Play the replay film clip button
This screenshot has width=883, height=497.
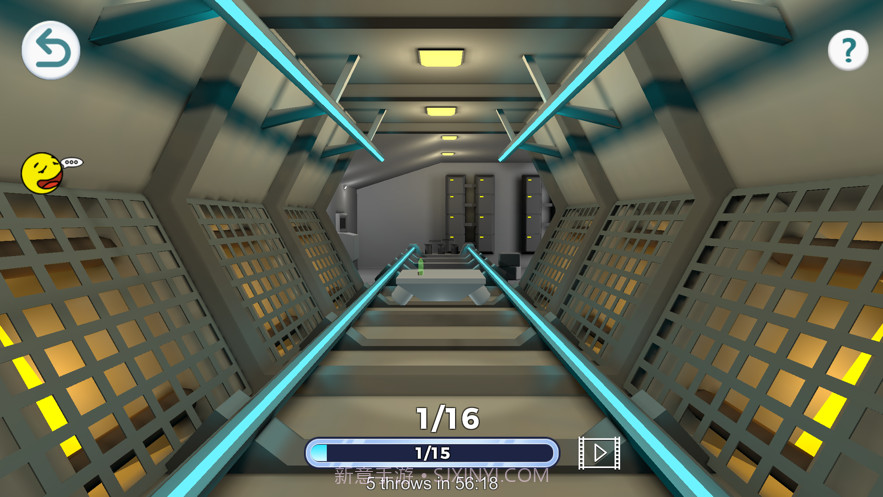pyautogui.click(x=599, y=453)
